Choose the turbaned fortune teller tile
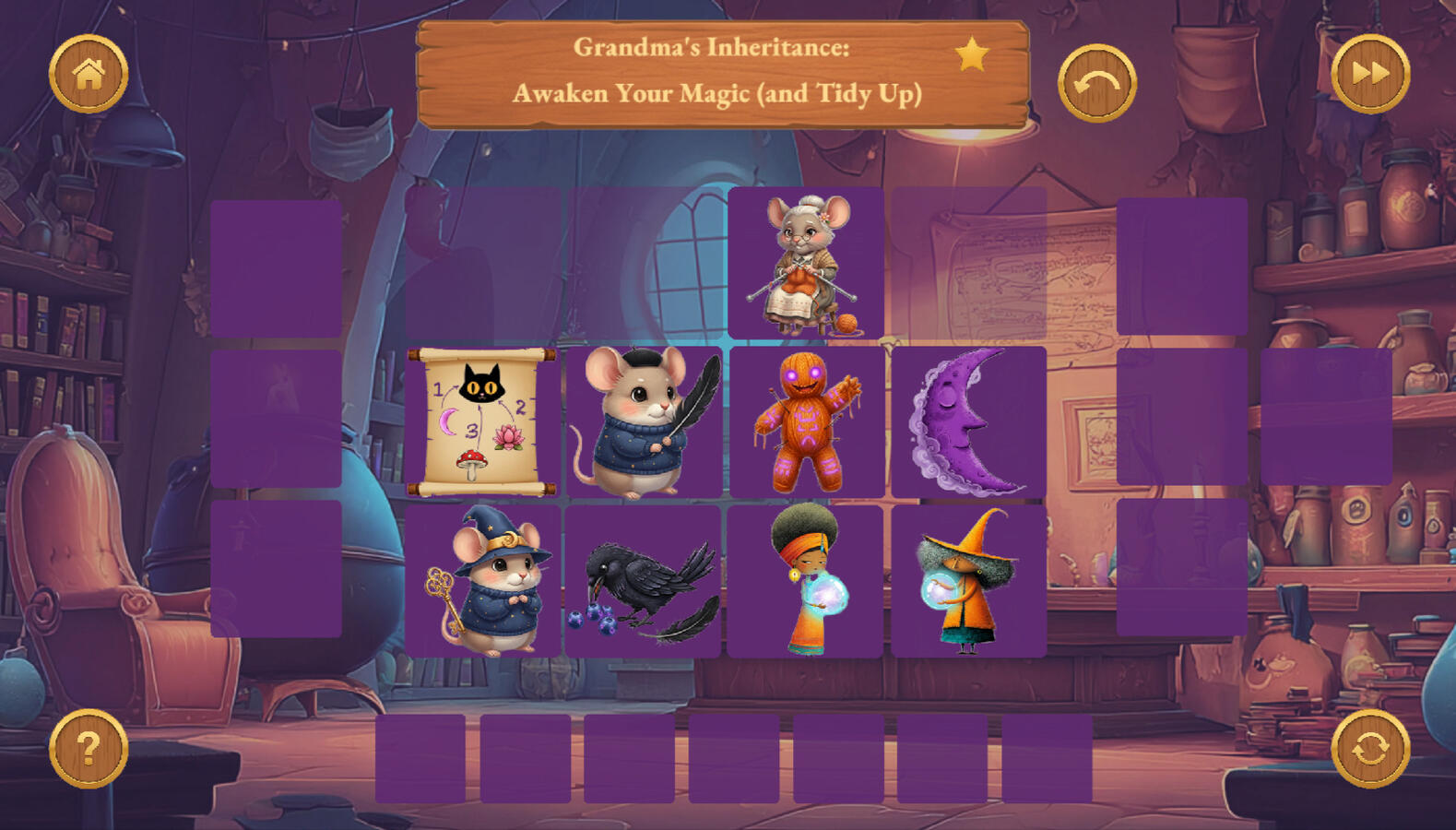This screenshot has height=830, width=1456. coord(806,580)
